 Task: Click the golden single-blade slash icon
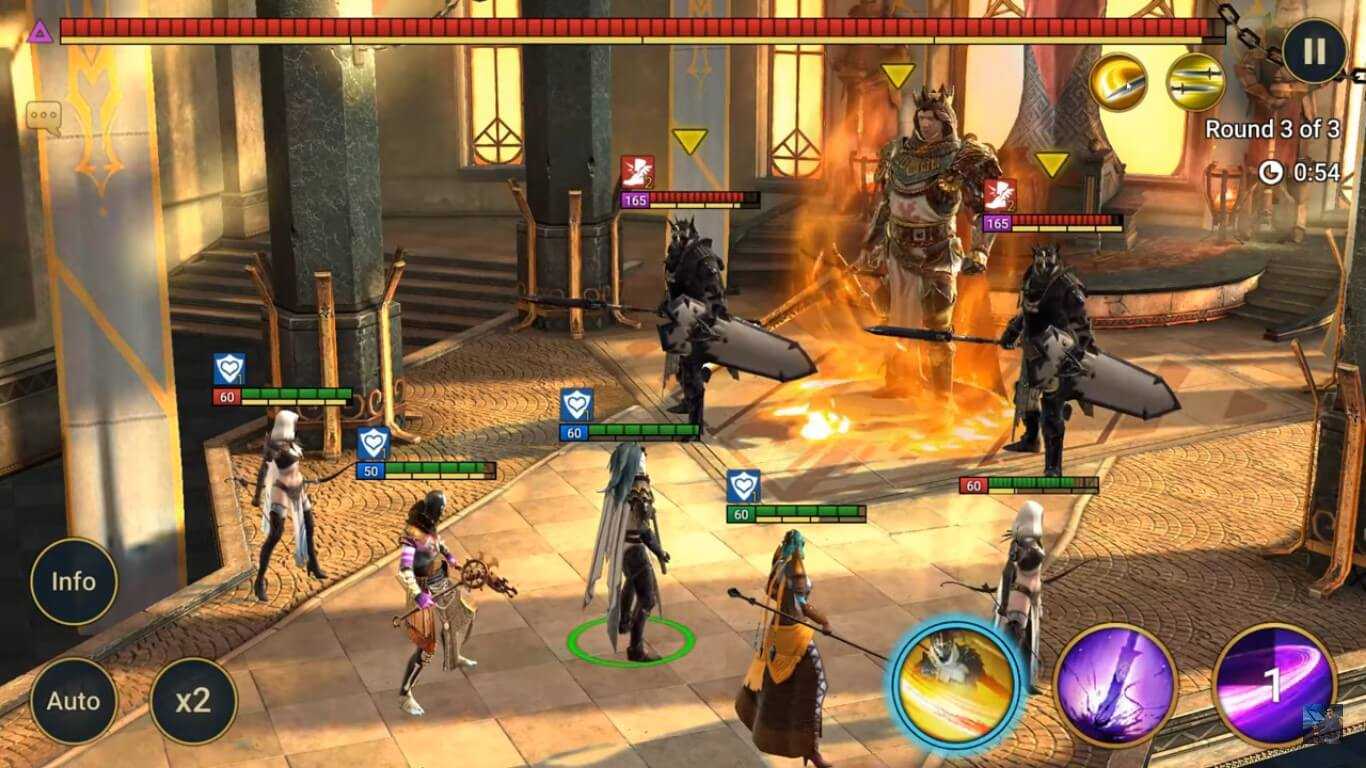1117,81
